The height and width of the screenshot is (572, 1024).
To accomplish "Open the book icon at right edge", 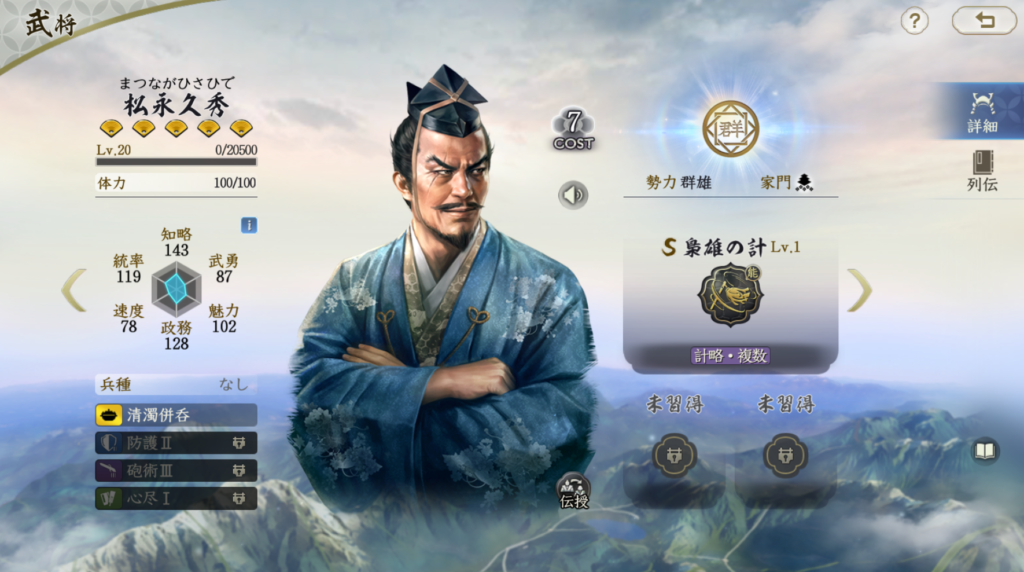I will tap(985, 451).
